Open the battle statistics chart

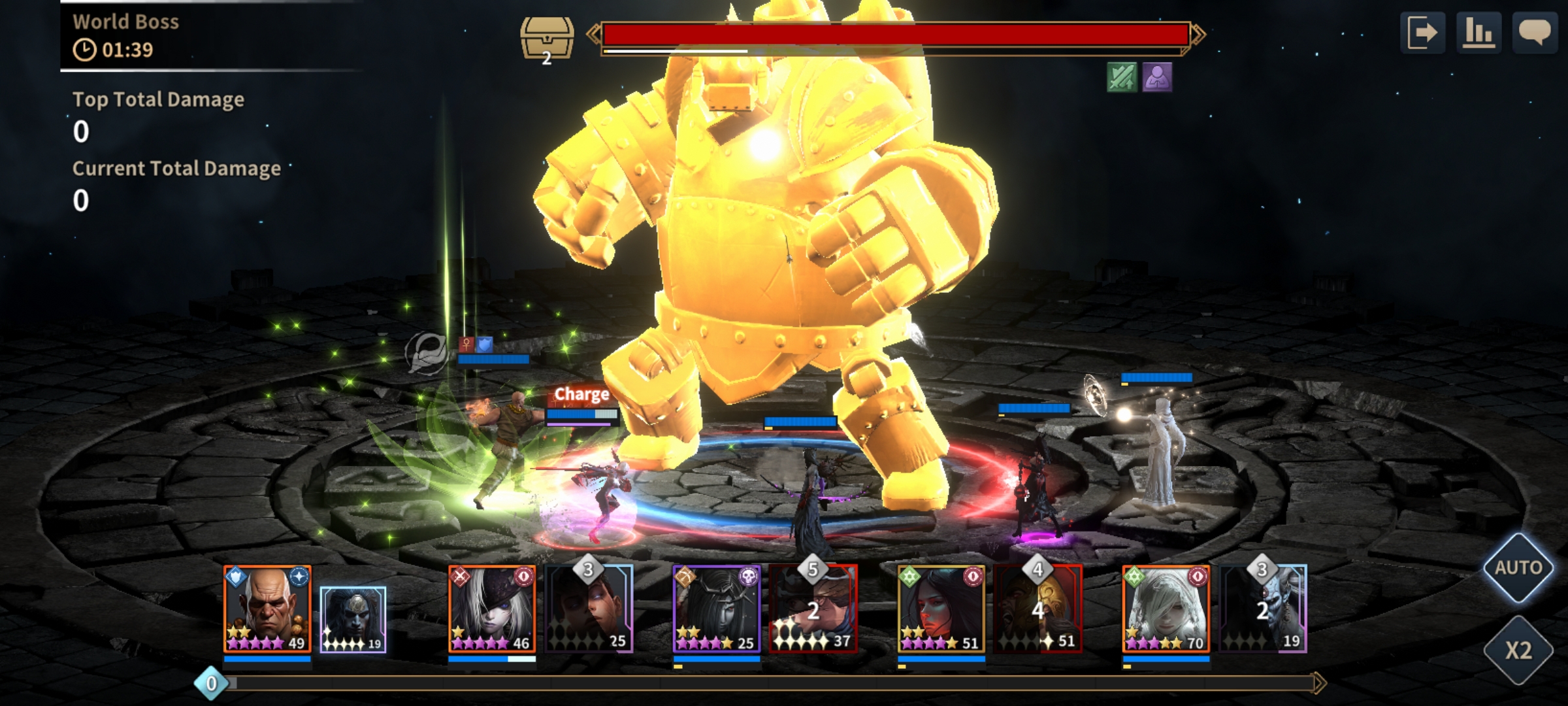(1478, 33)
